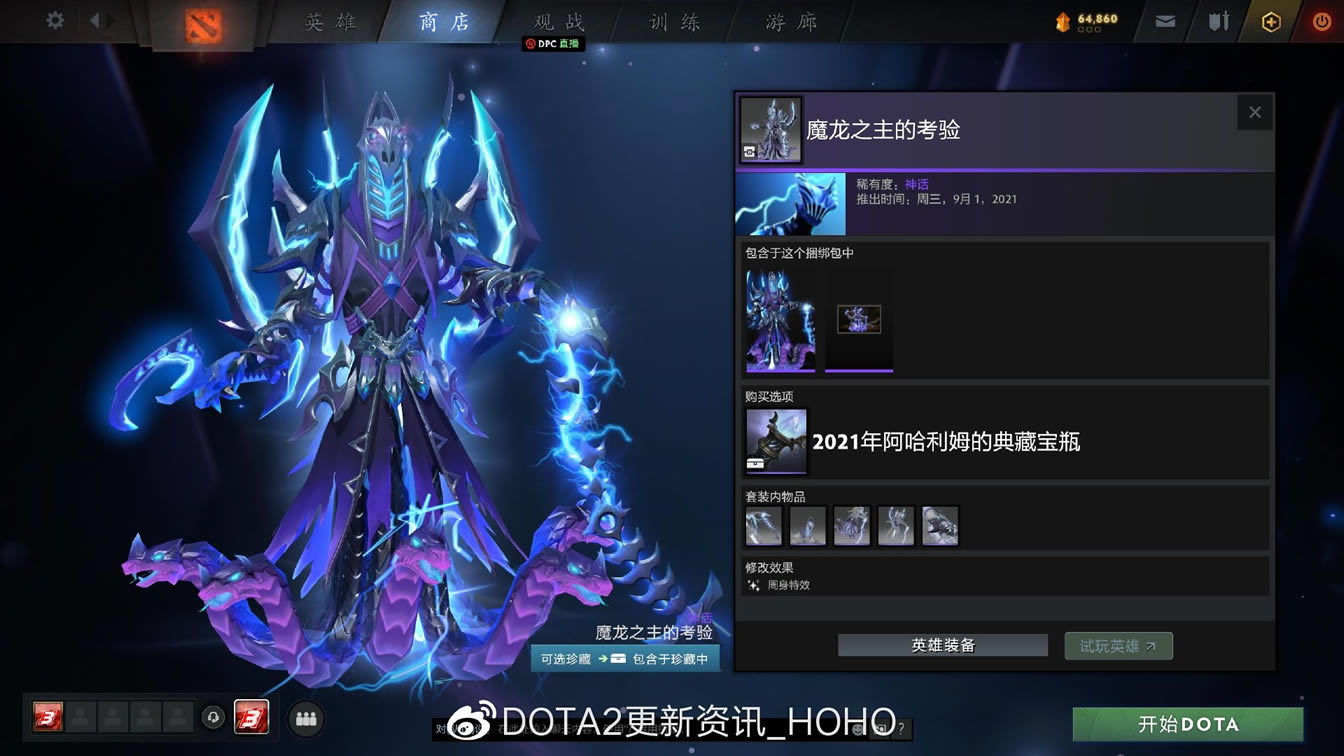Image resolution: width=1344 pixels, height=756 pixels.
Task: Click the first item thumbnail under 套装内物品
Action: click(763, 525)
